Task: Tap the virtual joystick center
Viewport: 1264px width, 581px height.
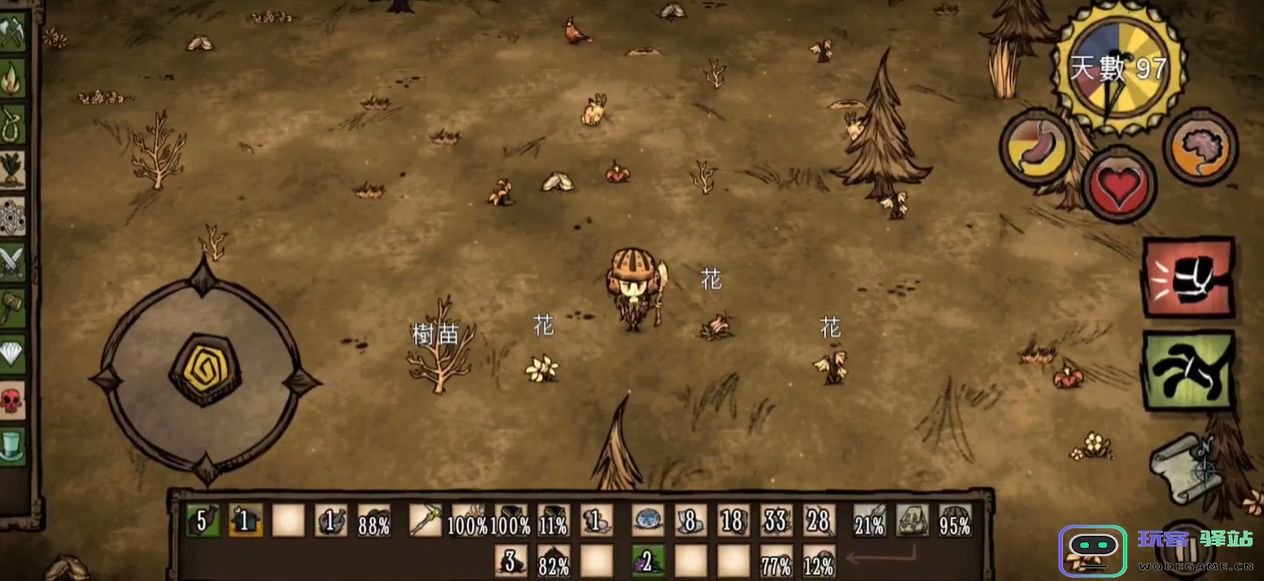Action: pyautogui.click(x=204, y=369)
